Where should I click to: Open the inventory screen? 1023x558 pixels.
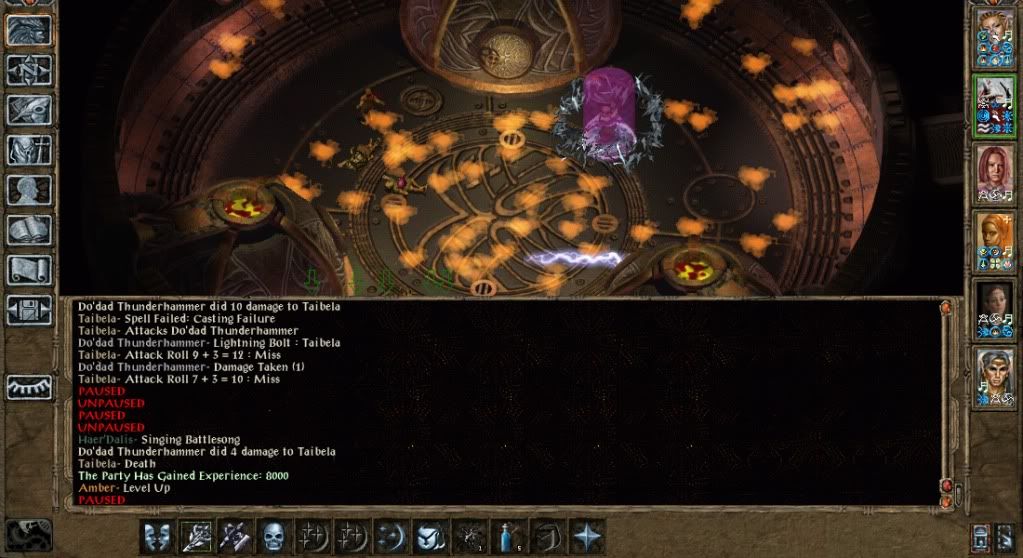tap(28, 150)
